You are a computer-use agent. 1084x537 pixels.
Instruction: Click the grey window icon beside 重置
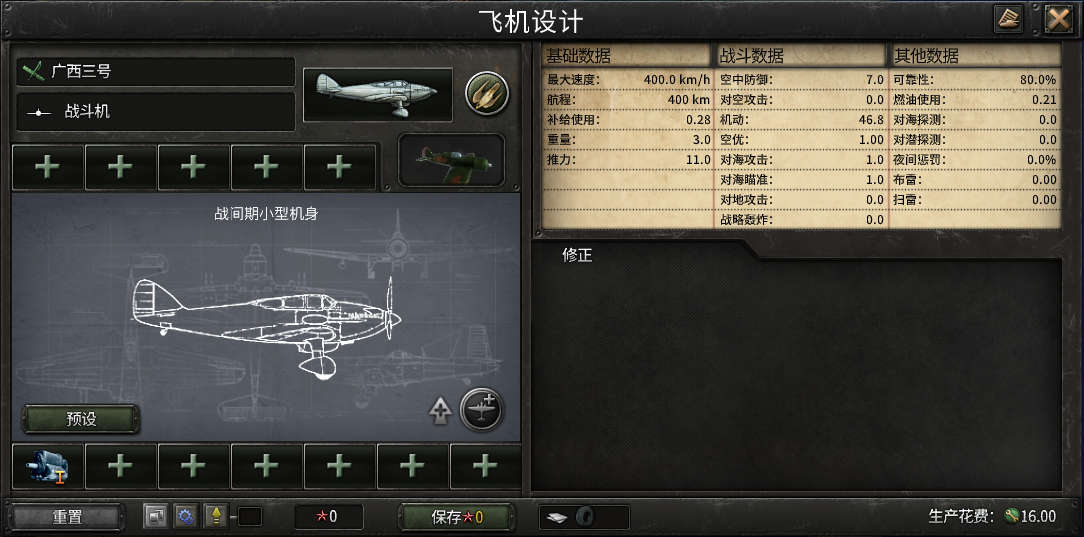click(155, 516)
